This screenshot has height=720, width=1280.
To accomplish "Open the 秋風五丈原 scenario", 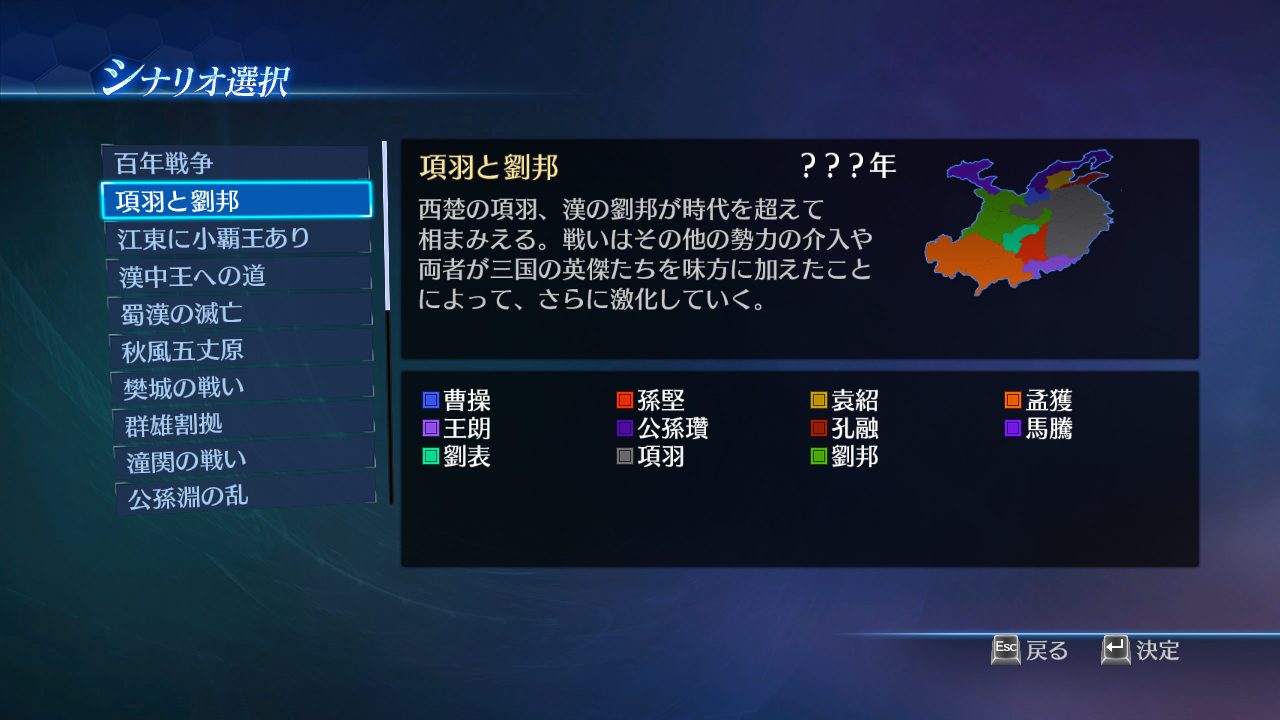I will [237, 348].
